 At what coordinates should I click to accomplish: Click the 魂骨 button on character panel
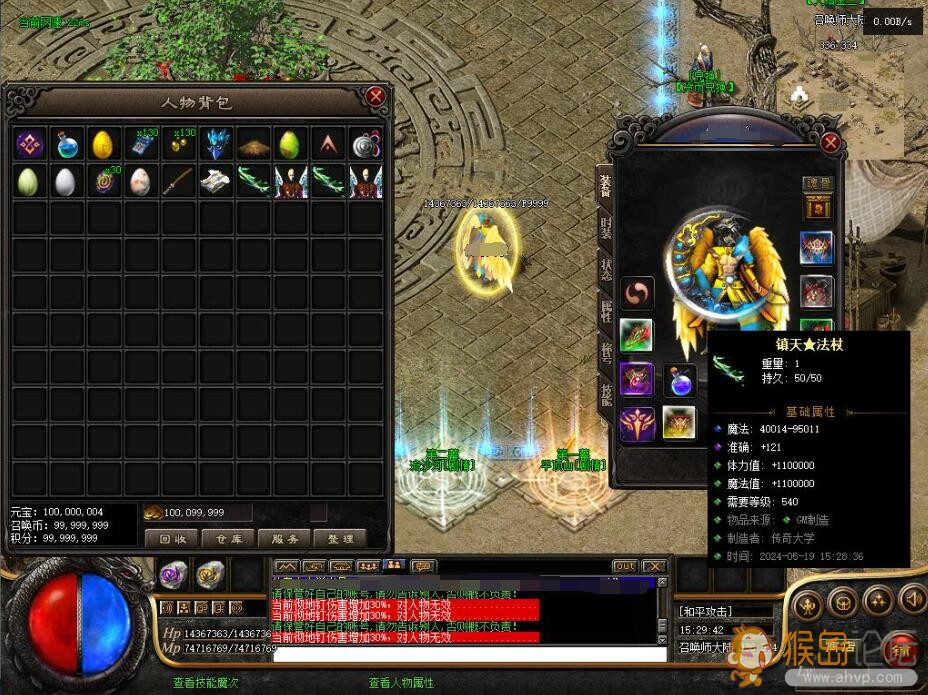pyautogui.click(x=818, y=184)
